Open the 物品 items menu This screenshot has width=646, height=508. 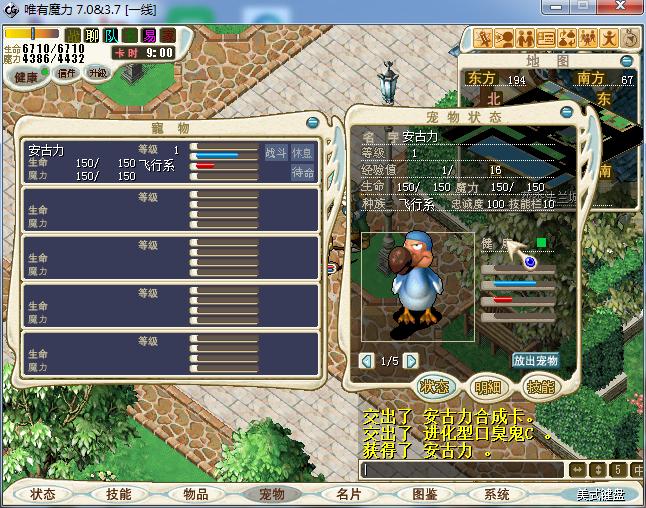tap(196, 494)
